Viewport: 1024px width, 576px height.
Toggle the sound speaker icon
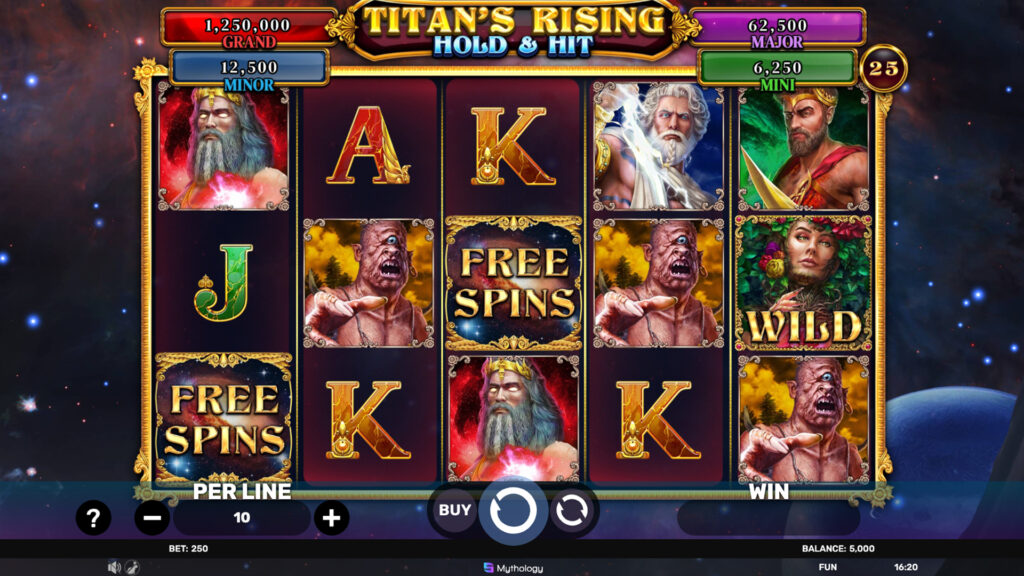tap(113, 567)
